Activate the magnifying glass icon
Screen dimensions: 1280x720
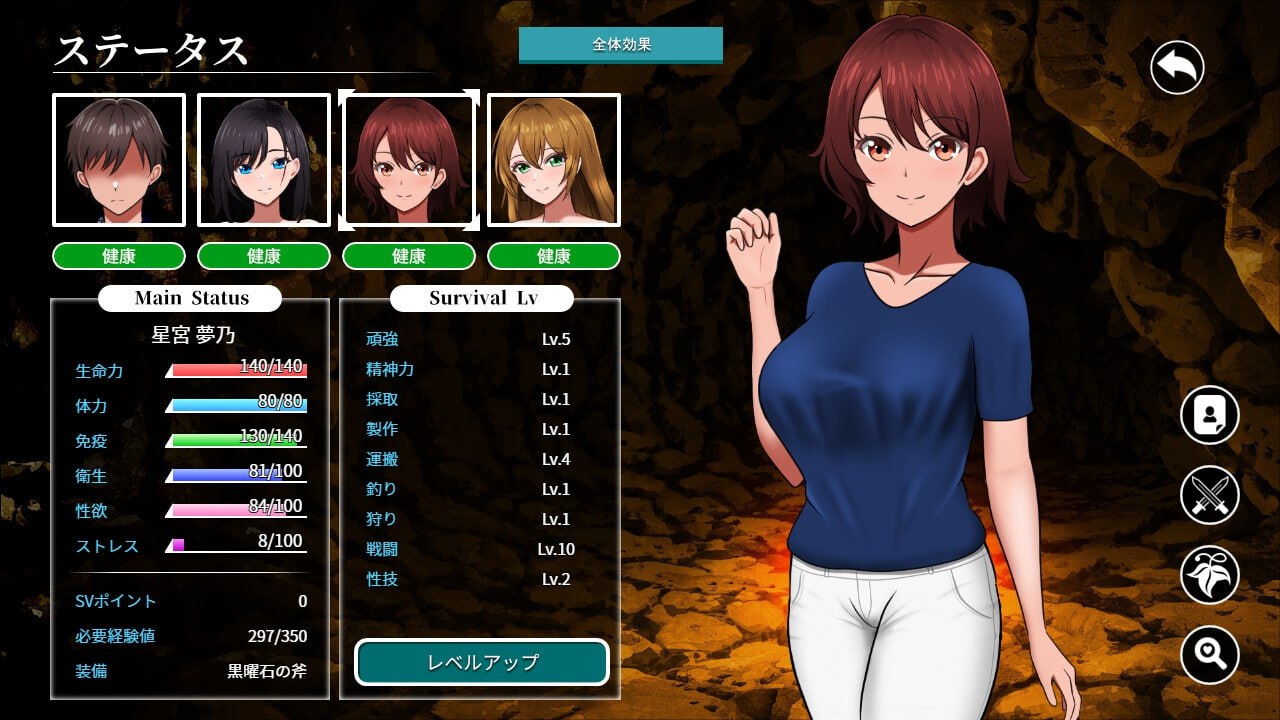click(x=1209, y=655)
